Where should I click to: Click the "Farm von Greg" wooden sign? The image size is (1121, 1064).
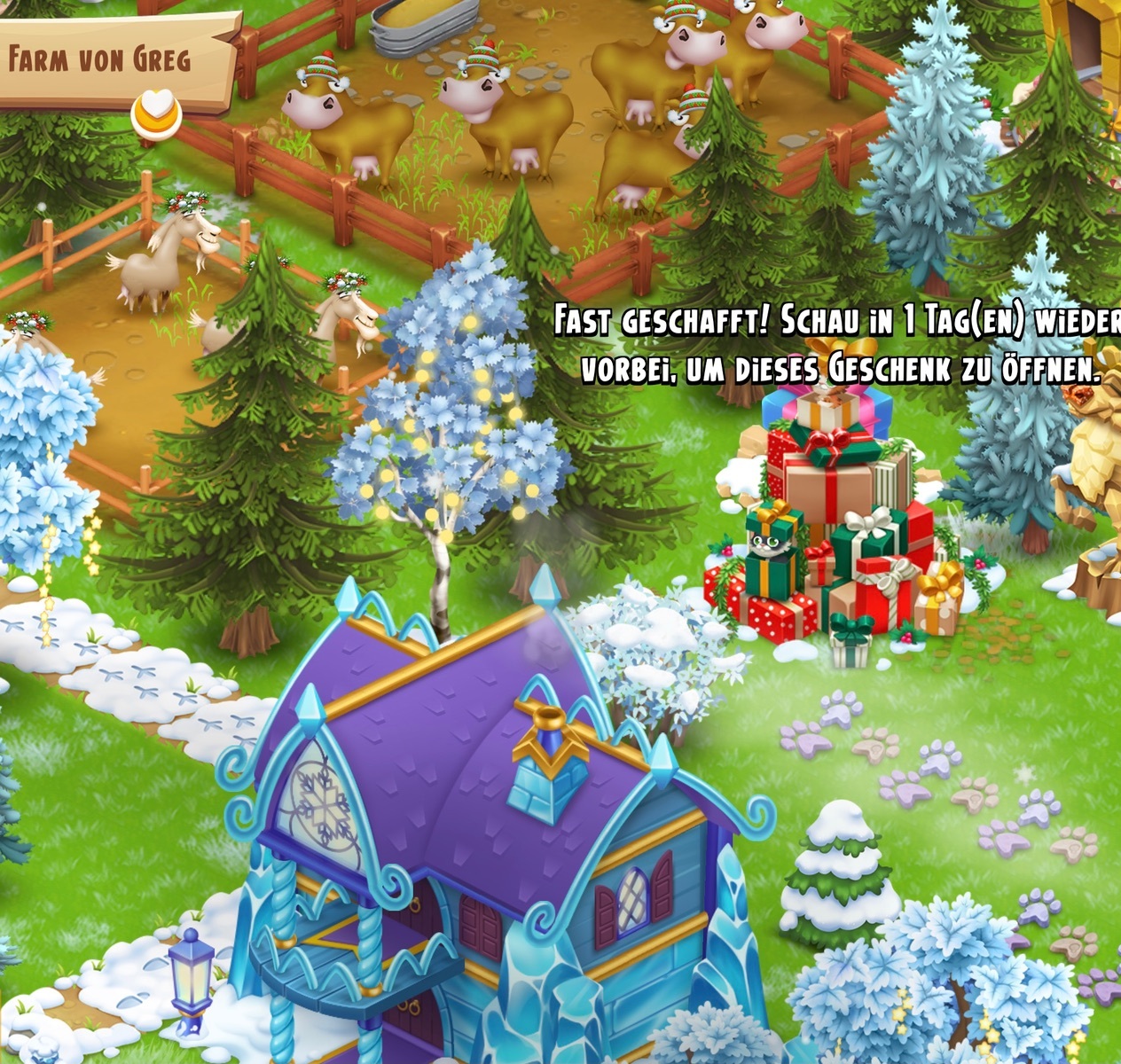point(106,59)
